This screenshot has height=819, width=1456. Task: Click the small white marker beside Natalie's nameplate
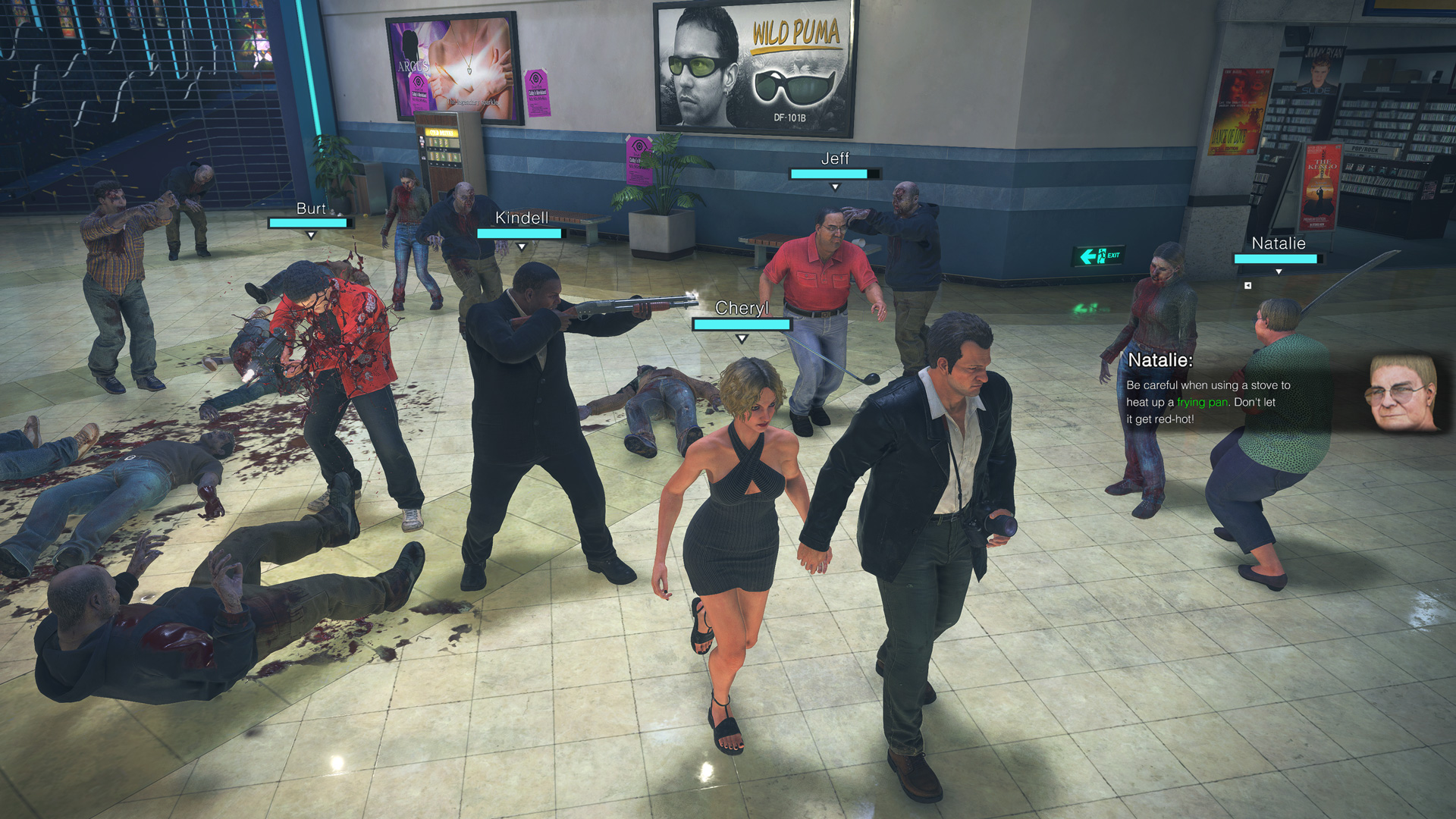(1247, 285)
